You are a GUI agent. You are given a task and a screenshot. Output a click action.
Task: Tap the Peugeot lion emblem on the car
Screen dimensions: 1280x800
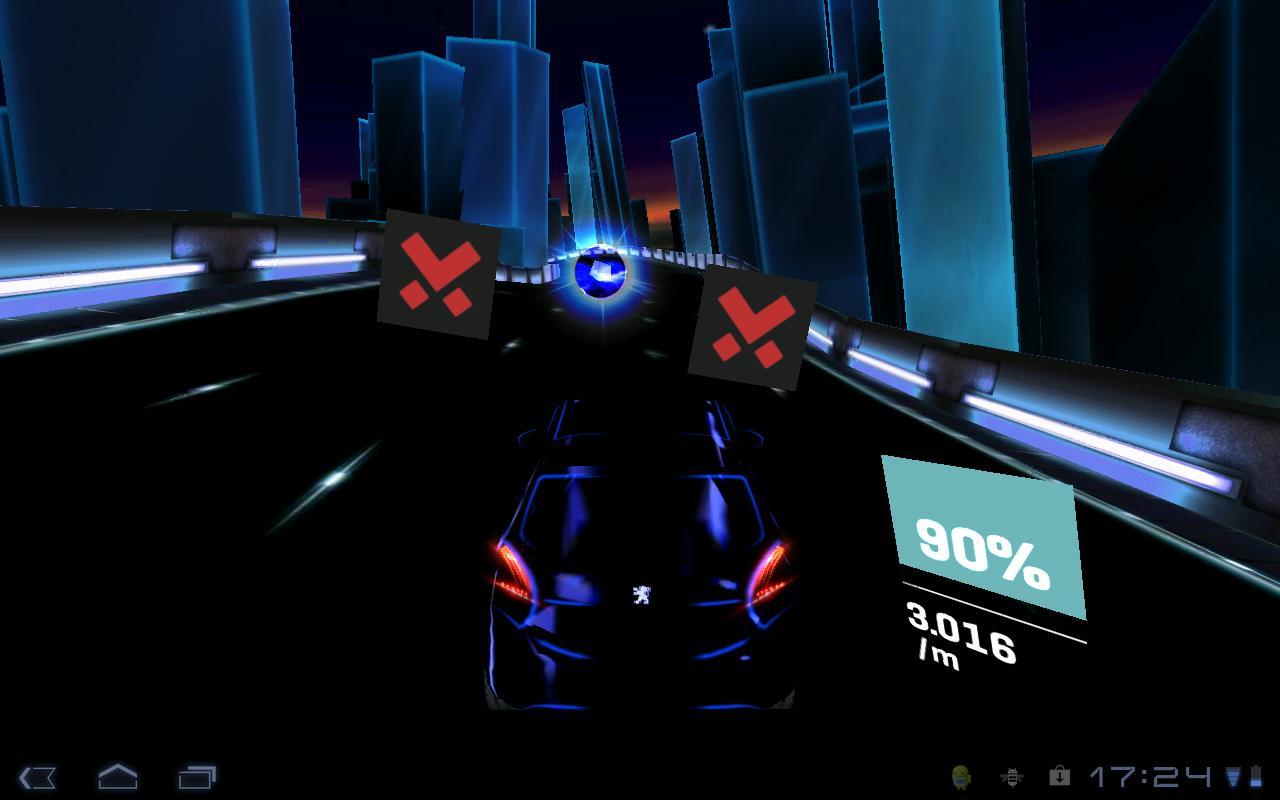(639, 597)
